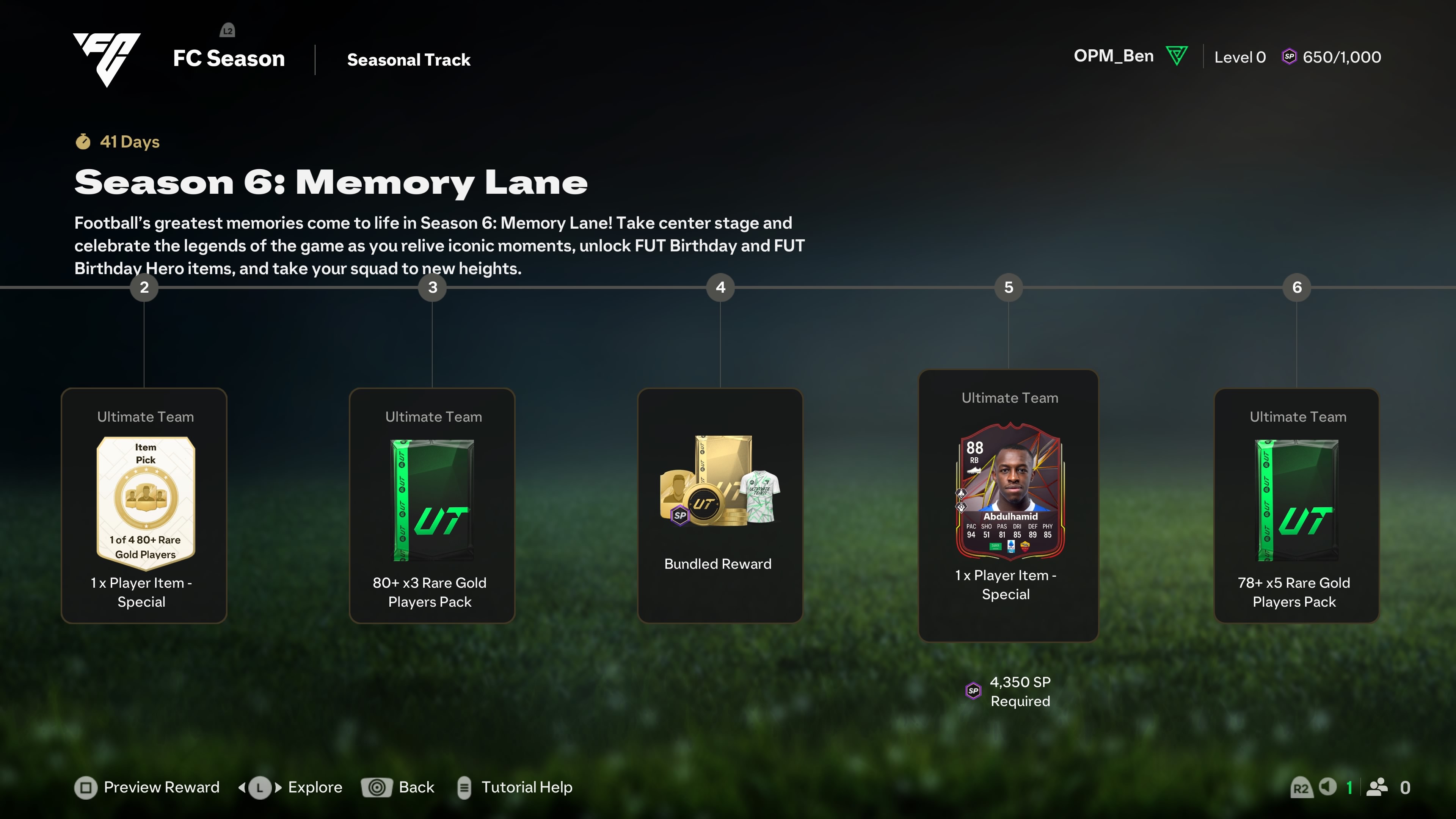Choose the 80+ x3 Rare Gold Players Pack
The height and width of the screenshot is (819, 1456).
tap(432, 505)
